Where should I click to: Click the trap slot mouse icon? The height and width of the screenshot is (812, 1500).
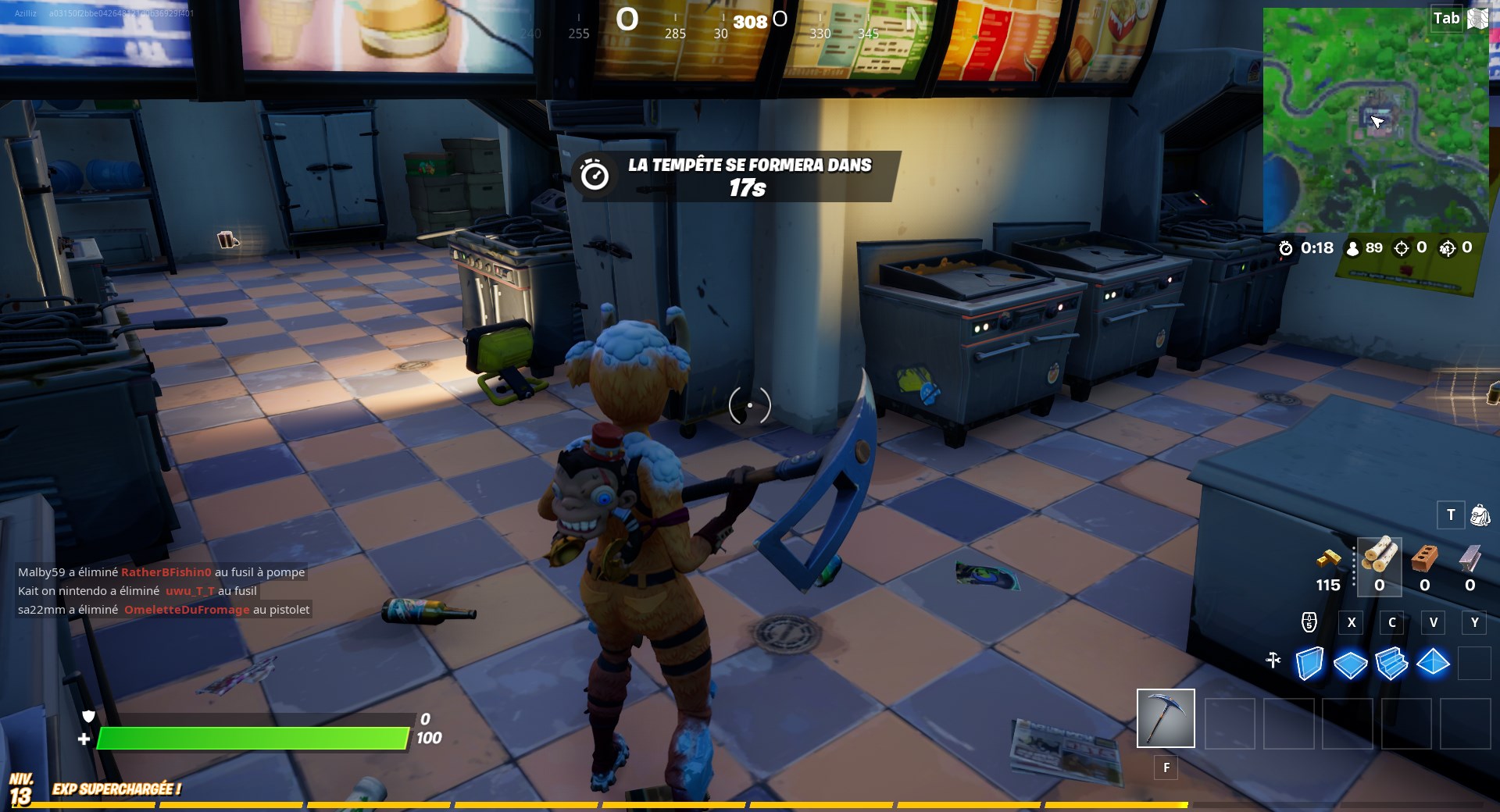[1310, 623]
